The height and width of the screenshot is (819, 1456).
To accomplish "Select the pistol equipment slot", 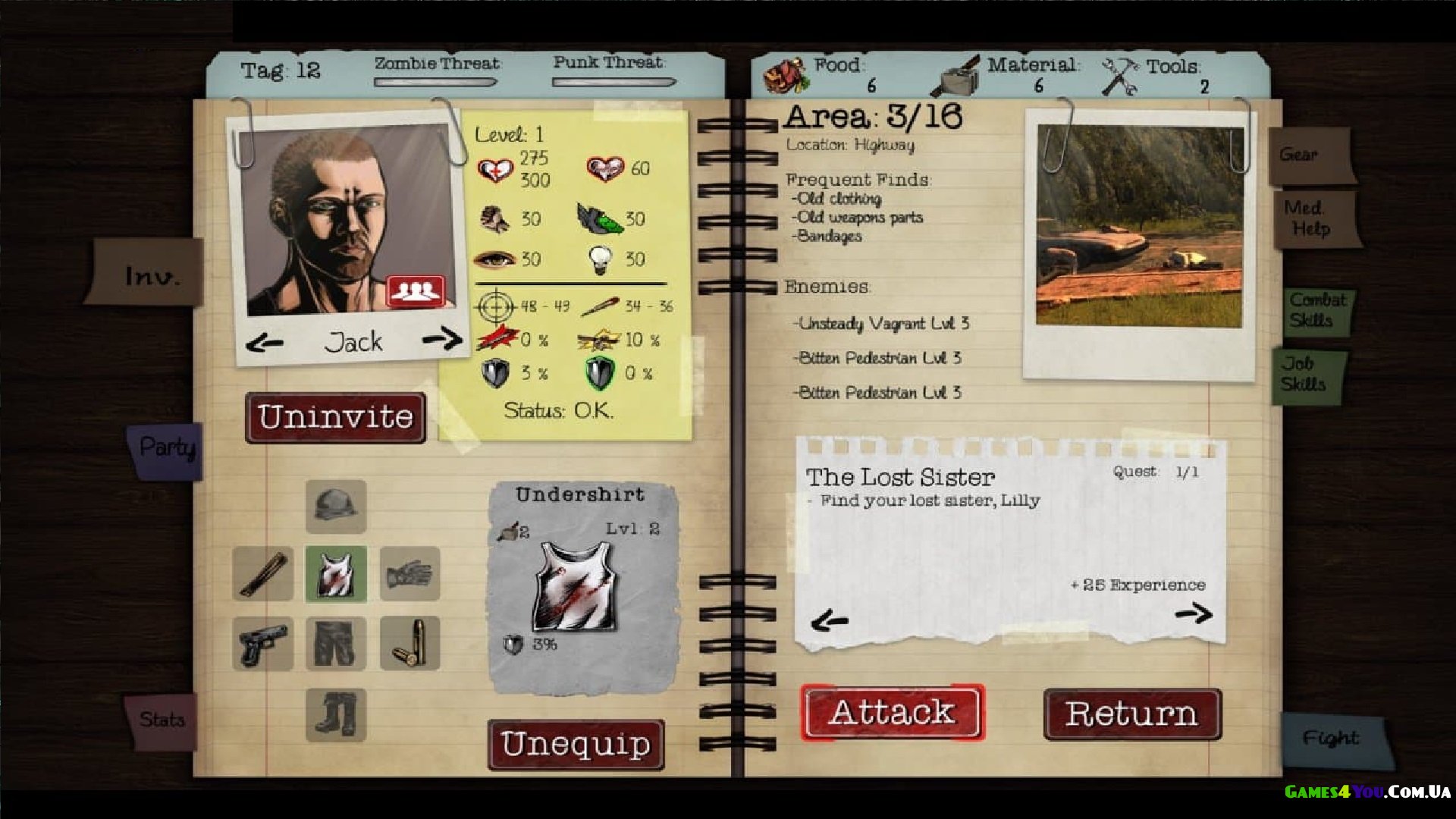I will pyautogui.click(x=262, y=644).
